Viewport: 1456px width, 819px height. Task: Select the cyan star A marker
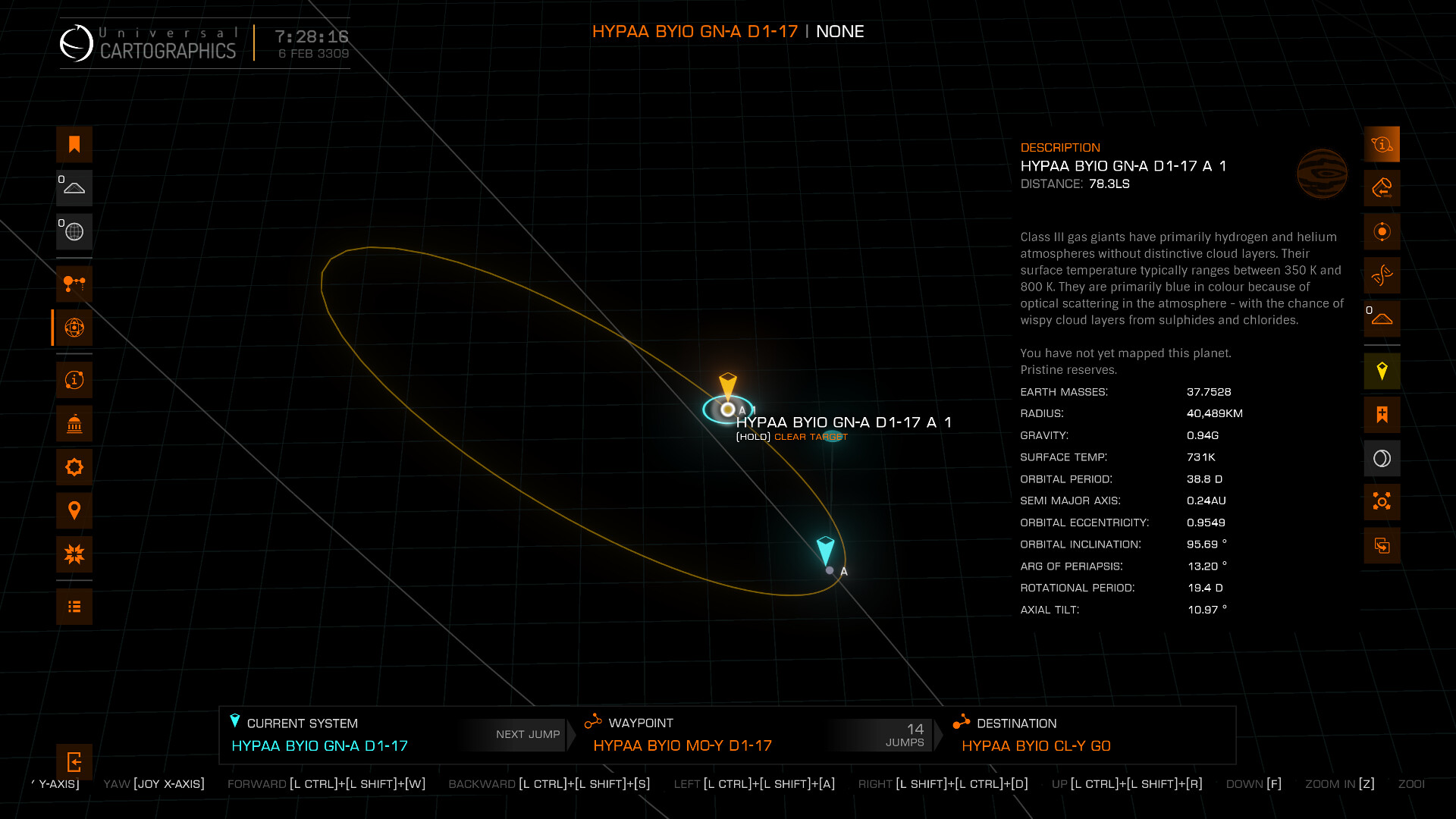pyautogui.click(x=830, y=570)
